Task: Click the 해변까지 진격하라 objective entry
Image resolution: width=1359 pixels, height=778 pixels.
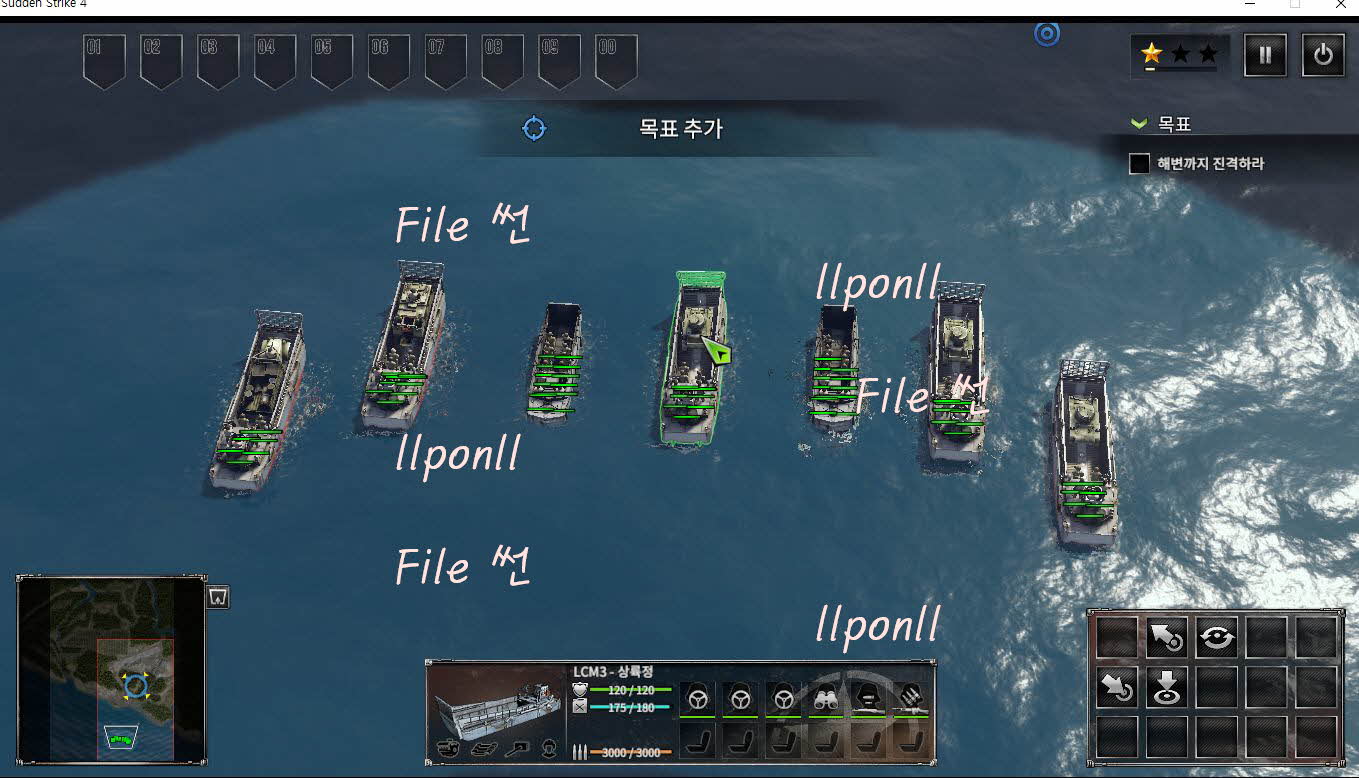Action: pos(1210,163)
